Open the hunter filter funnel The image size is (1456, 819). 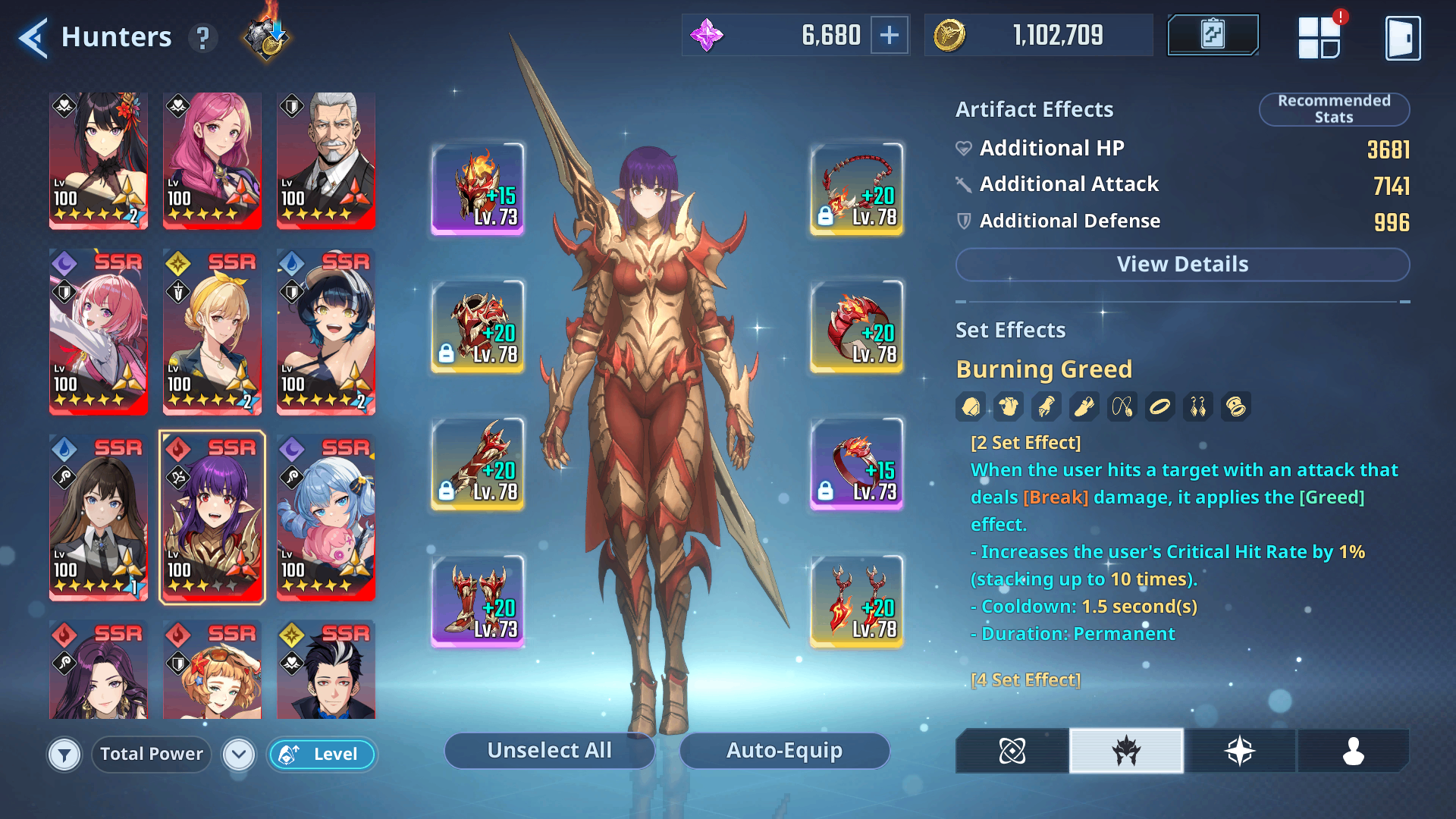(64, 755)
